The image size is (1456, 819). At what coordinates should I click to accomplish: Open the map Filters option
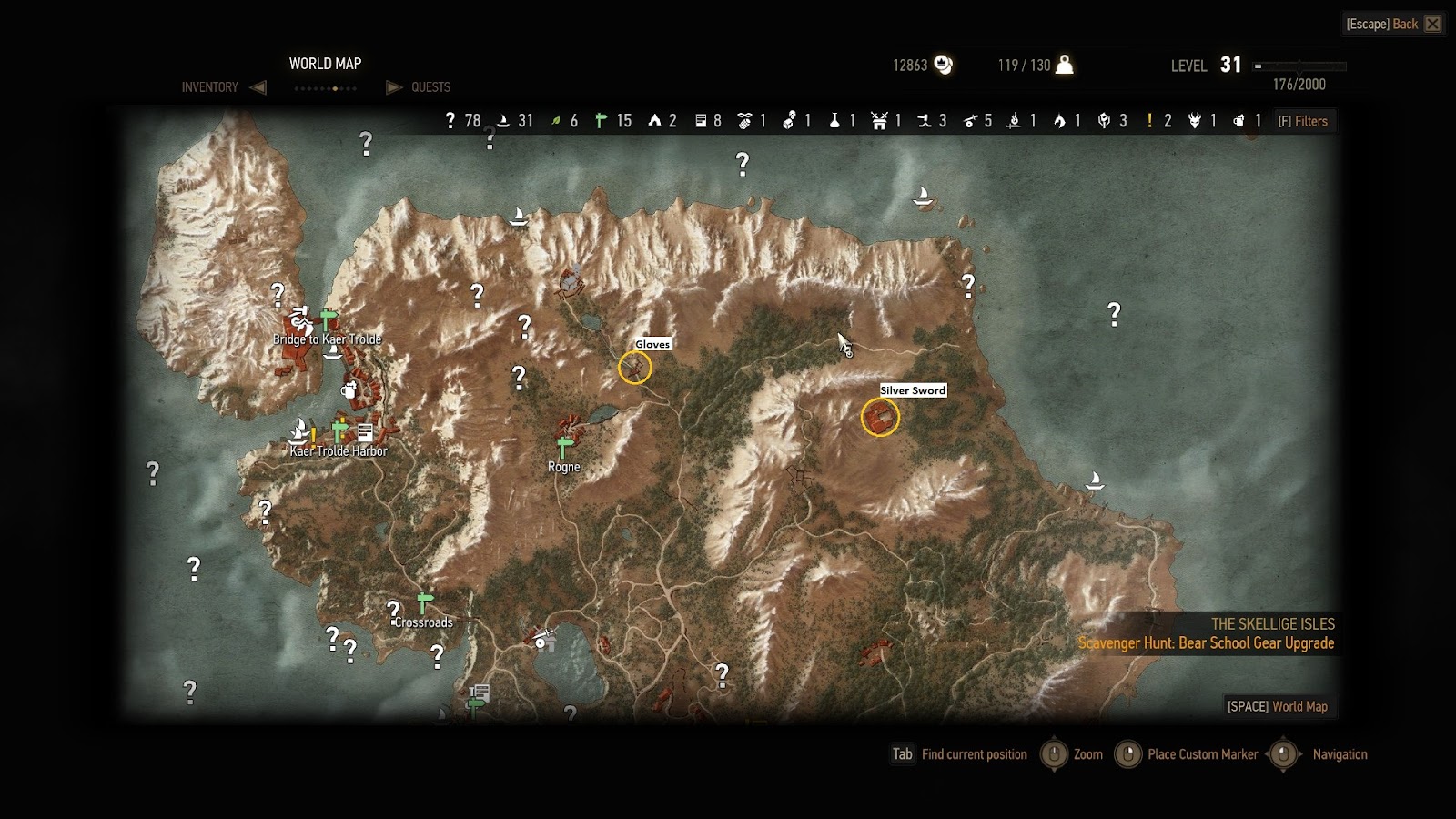click(x=1303, y=121)
